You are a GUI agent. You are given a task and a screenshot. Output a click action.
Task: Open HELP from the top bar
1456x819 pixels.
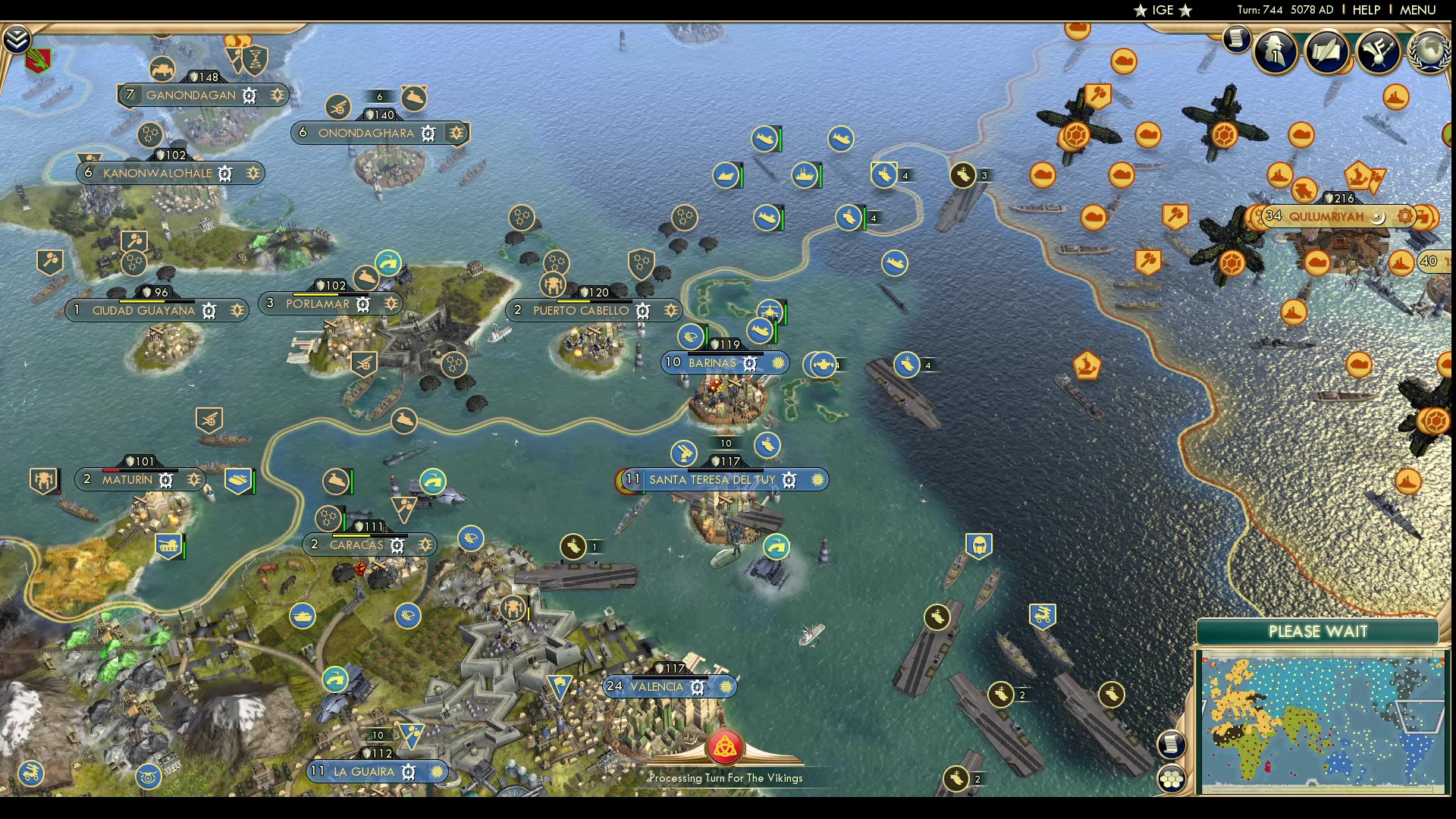pos(1366,10)
